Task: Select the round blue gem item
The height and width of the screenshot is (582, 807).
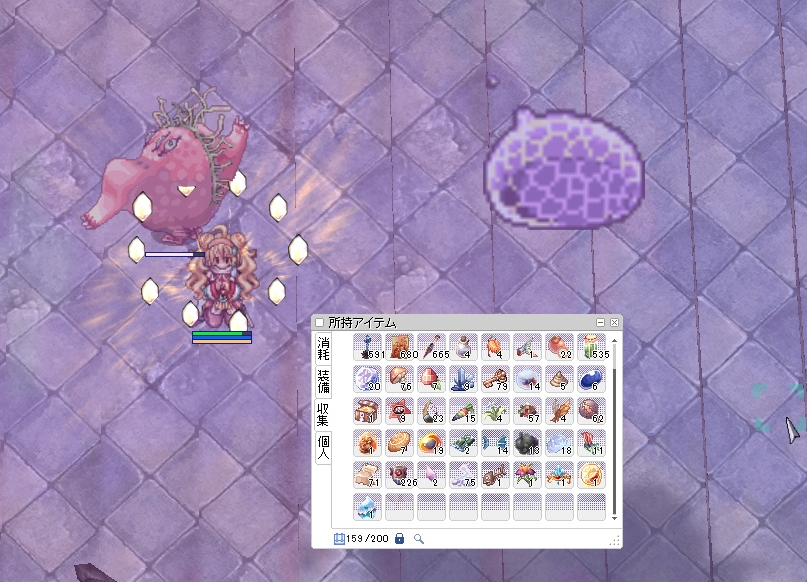Action: click(591, 379)
